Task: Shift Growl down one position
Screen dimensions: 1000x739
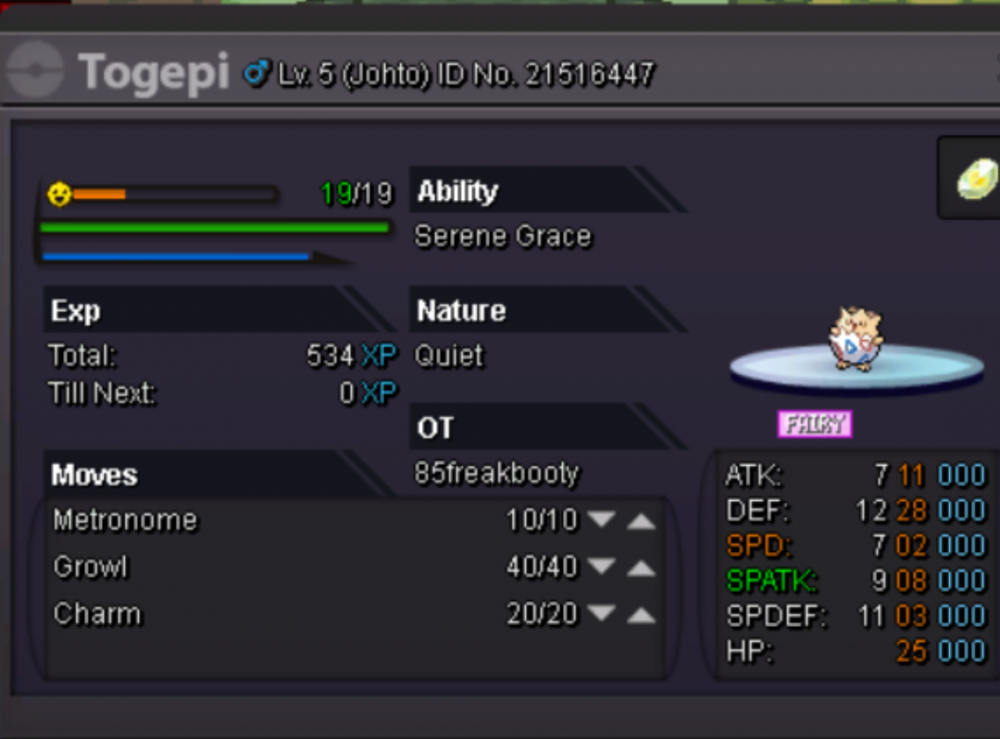Action: click(601, 567)
